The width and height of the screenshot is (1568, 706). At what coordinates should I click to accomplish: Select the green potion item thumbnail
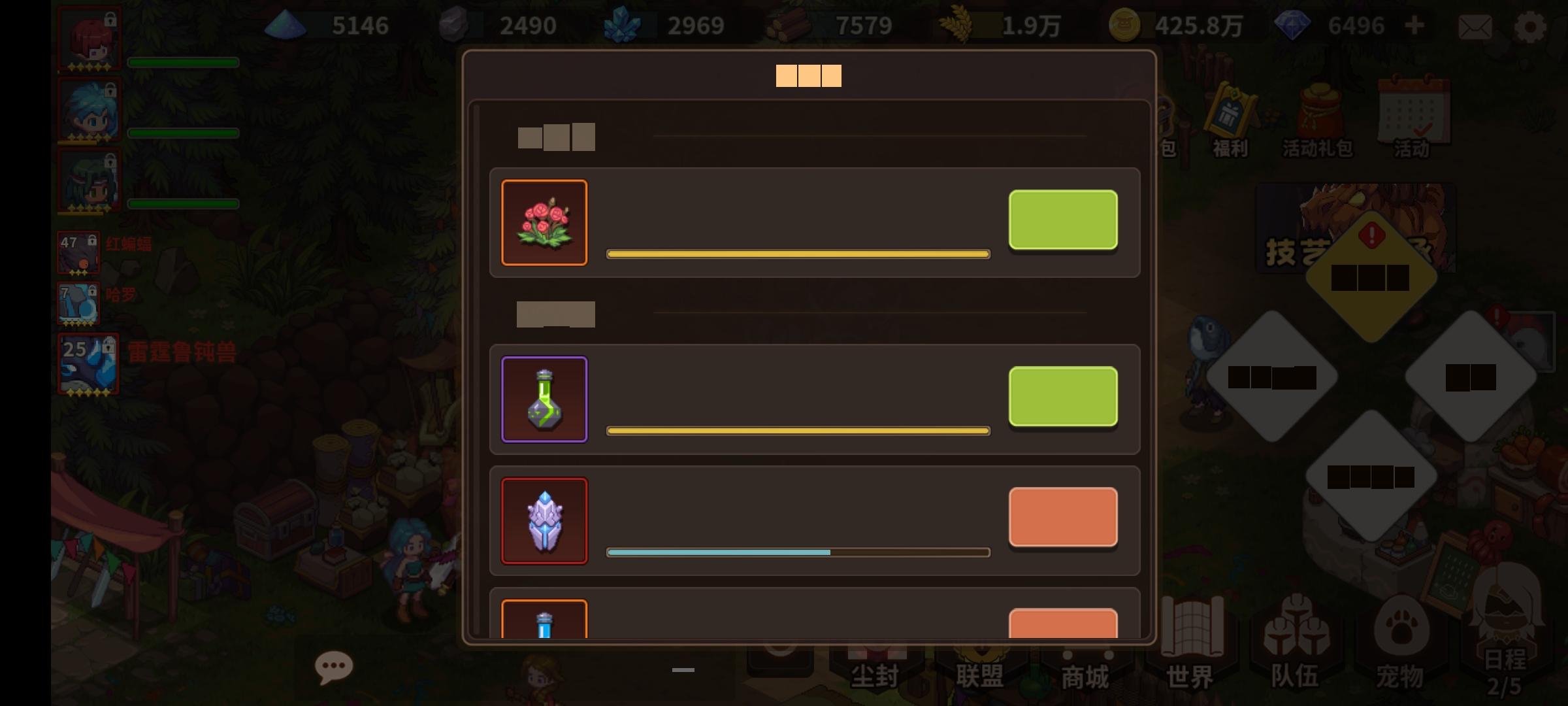(x=544, y=399)
